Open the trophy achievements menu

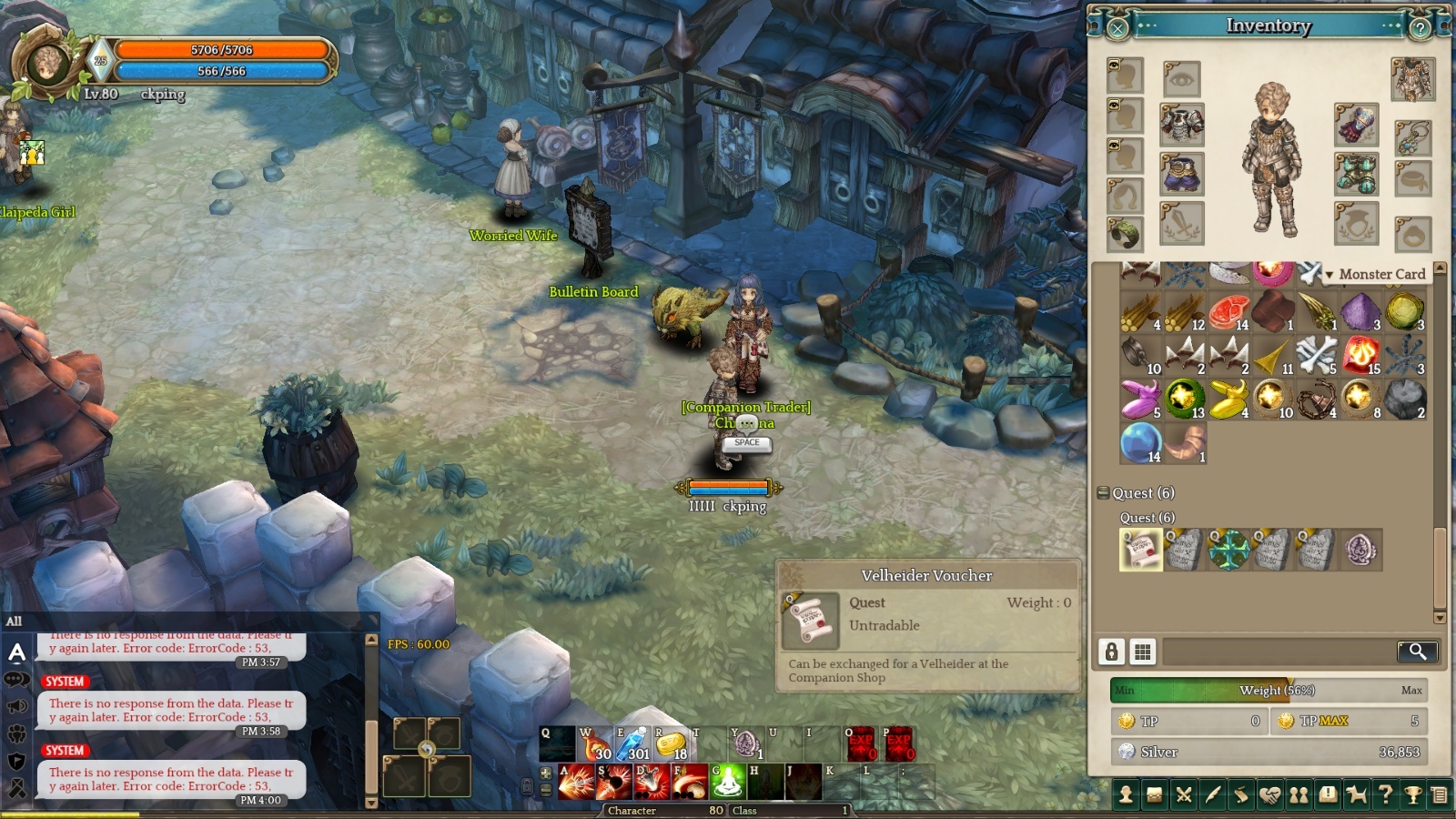click(1413, 795)
